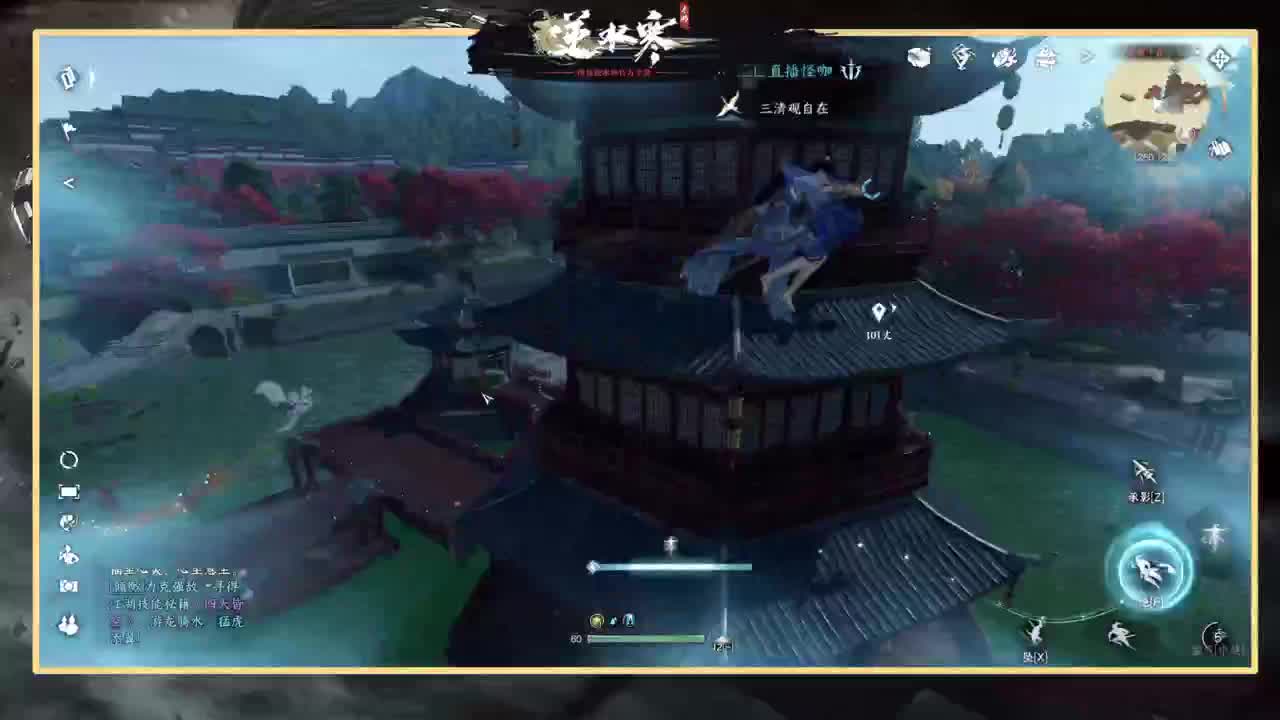Viewport: 1280px width, 720px height.
Task: Open the treasure cube icon in top toolbar
Action: pos(917,57)
